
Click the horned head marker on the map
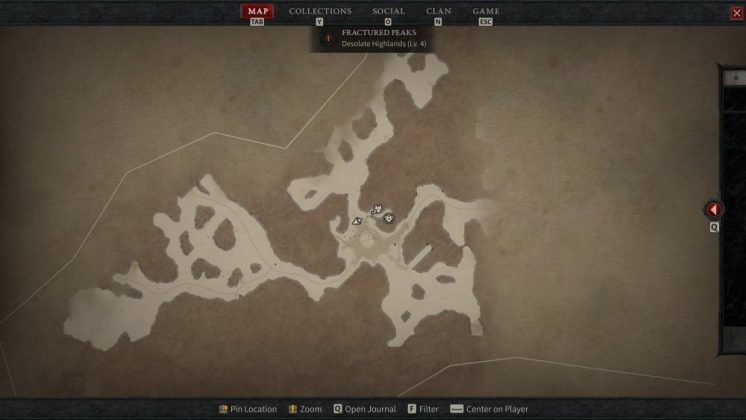377,209
